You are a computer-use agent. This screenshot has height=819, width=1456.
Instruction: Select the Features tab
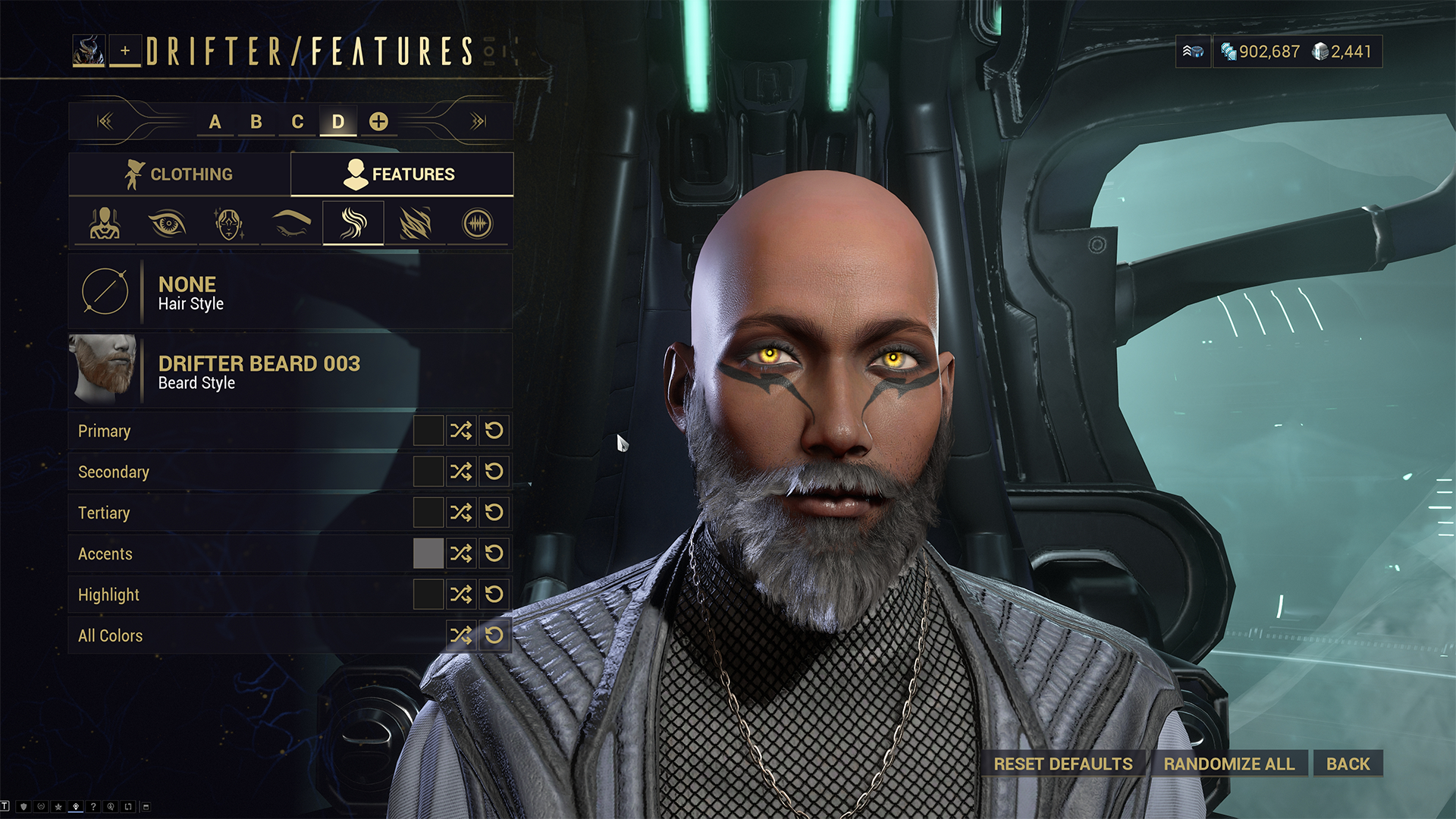(401, 174)
